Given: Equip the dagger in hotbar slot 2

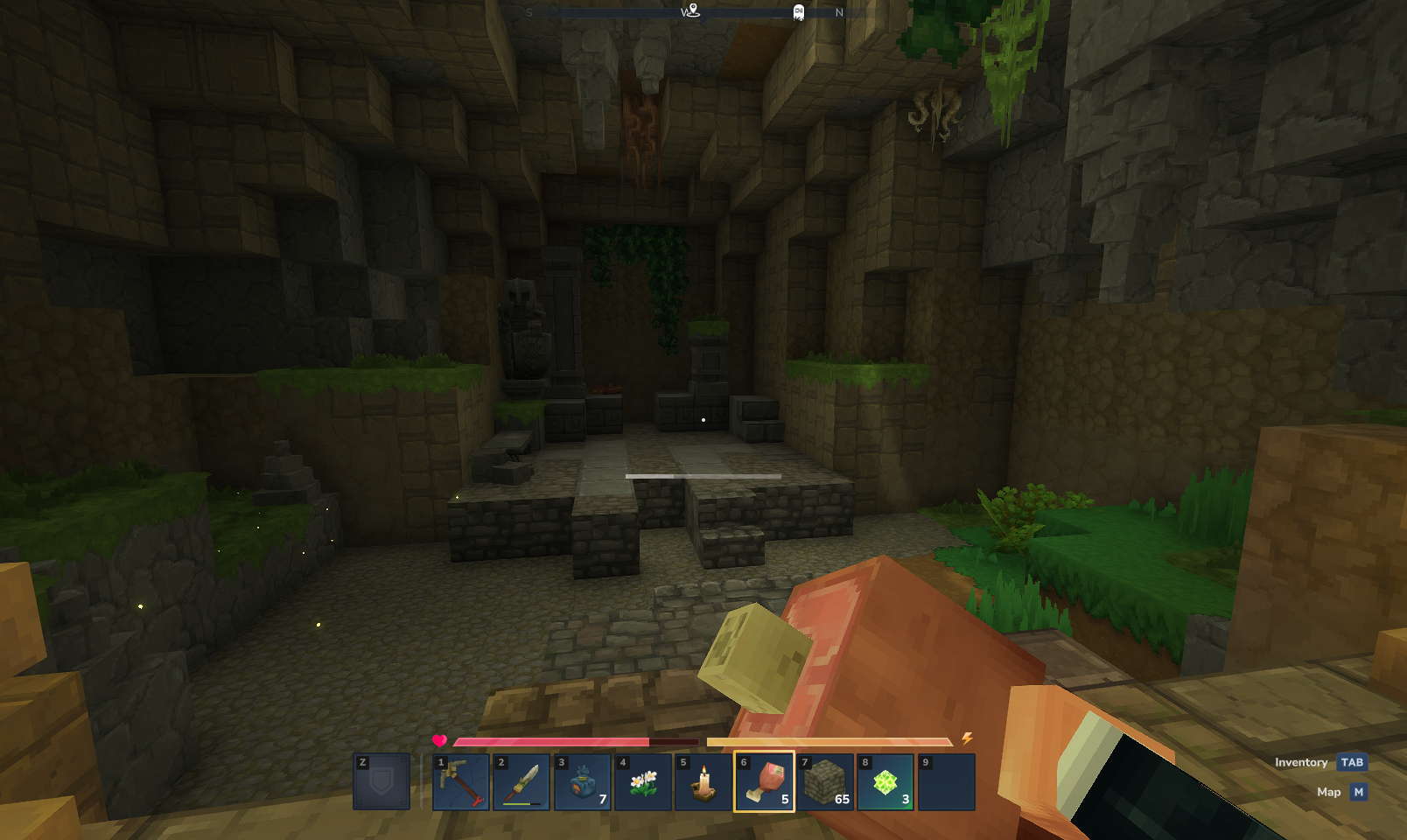Looking at the screenshot, I should click(521, 782).
